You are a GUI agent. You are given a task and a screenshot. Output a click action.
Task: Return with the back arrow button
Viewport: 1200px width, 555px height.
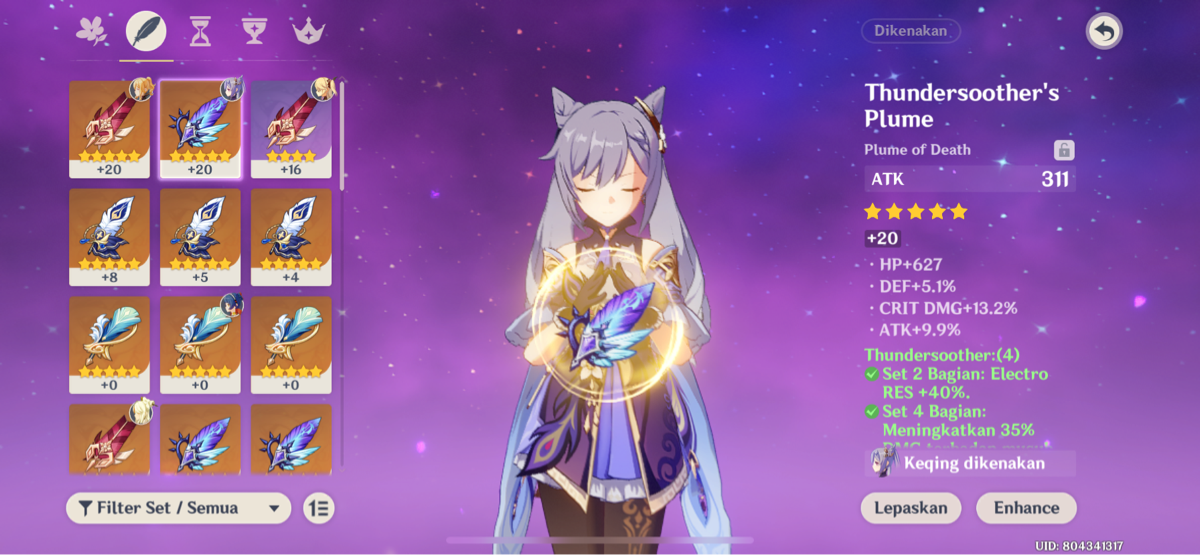[x=1104, y=32]
